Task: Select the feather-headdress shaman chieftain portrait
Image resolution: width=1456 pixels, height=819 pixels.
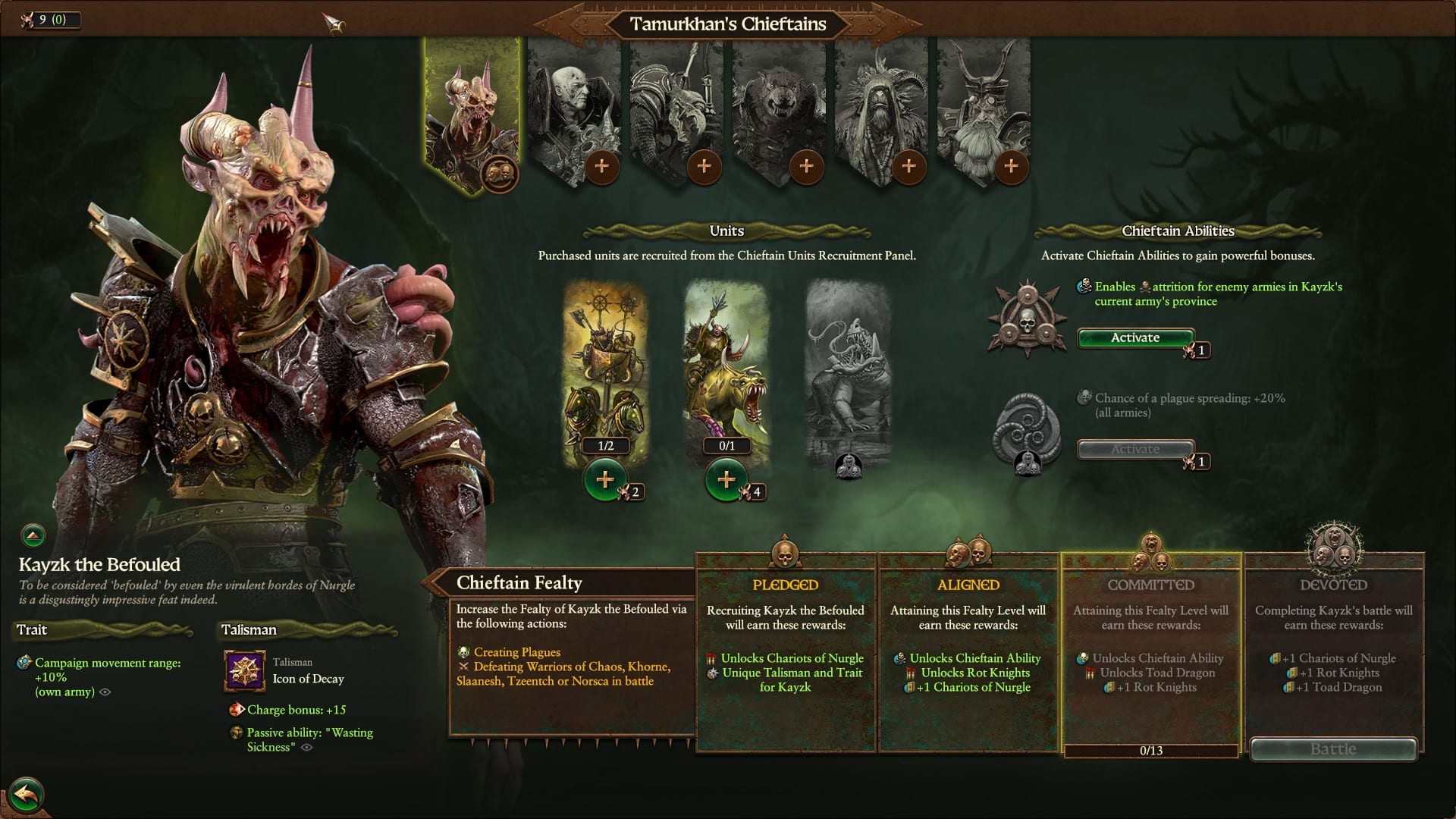Action: pos(881,106)
